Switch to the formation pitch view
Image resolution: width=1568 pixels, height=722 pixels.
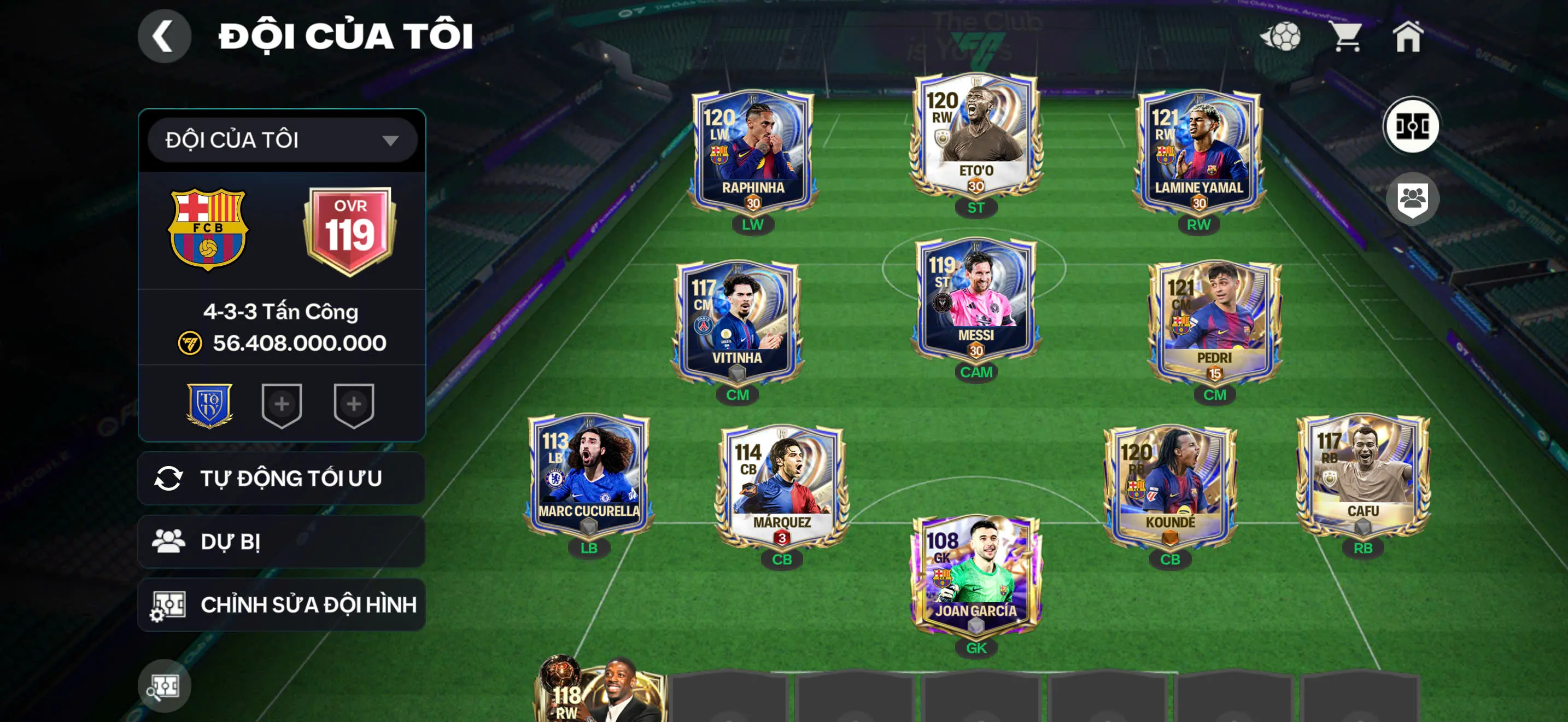pos(1412,126)
